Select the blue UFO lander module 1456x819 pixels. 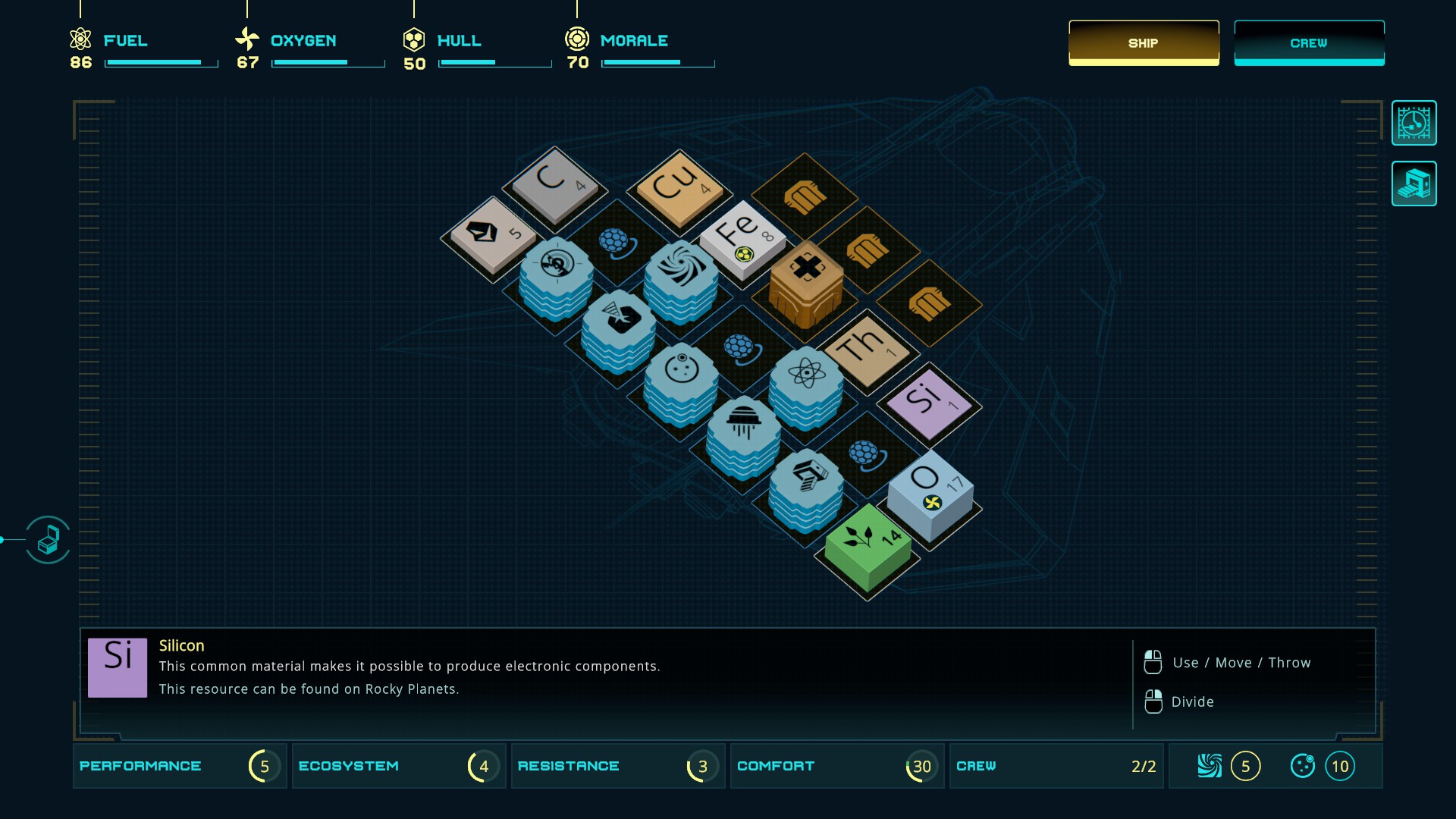coord(743,434)
